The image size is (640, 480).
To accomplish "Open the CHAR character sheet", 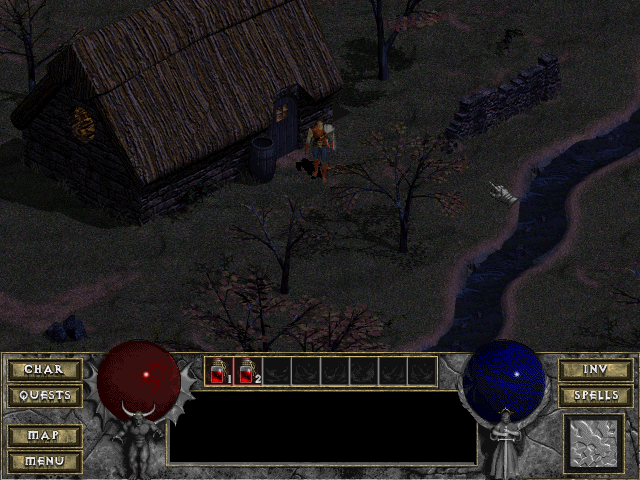I will 44,370.
